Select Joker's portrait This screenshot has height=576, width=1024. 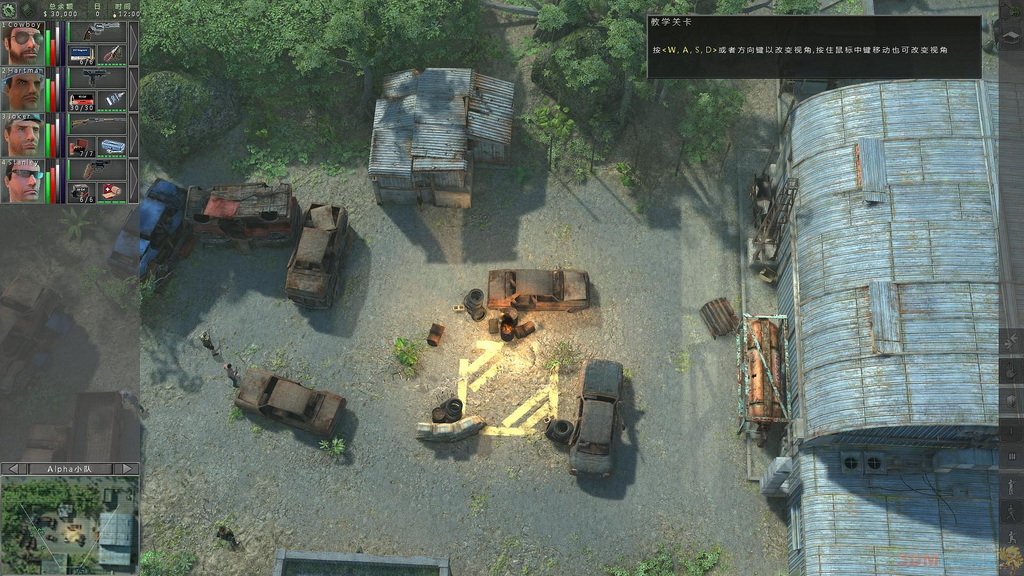pyautogui.click(x=21, y=136)
